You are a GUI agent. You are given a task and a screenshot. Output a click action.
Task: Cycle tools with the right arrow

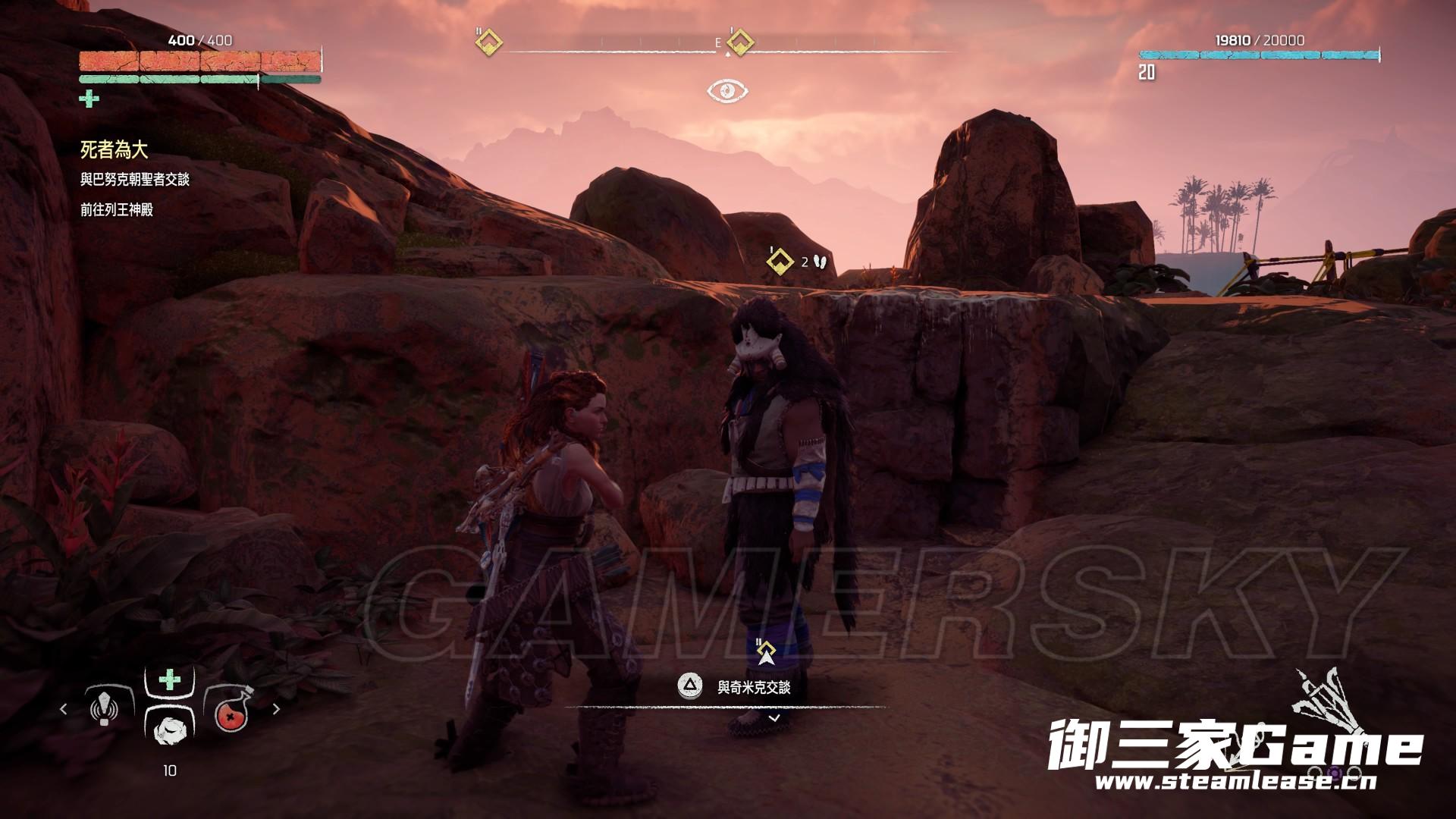click(x=276, y=709)
